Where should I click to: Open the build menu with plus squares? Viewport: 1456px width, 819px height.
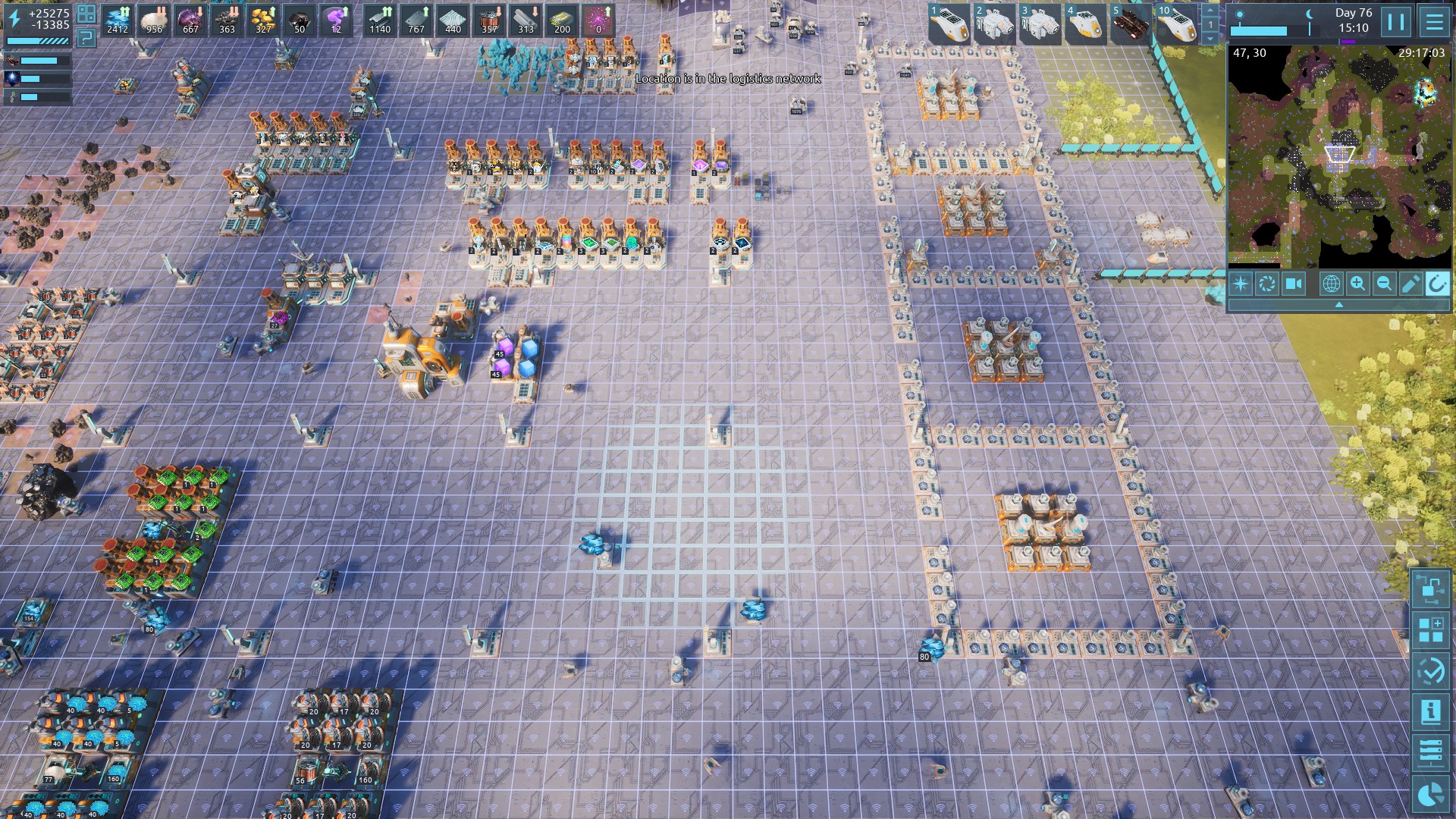[x=1431, y=629]
